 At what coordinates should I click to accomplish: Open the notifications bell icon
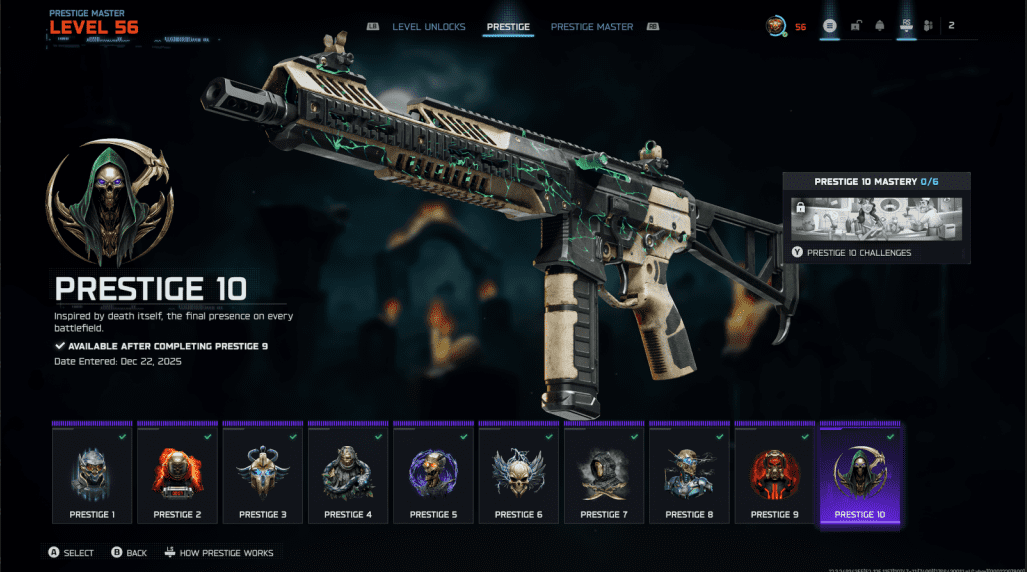[x=880, y=26]
